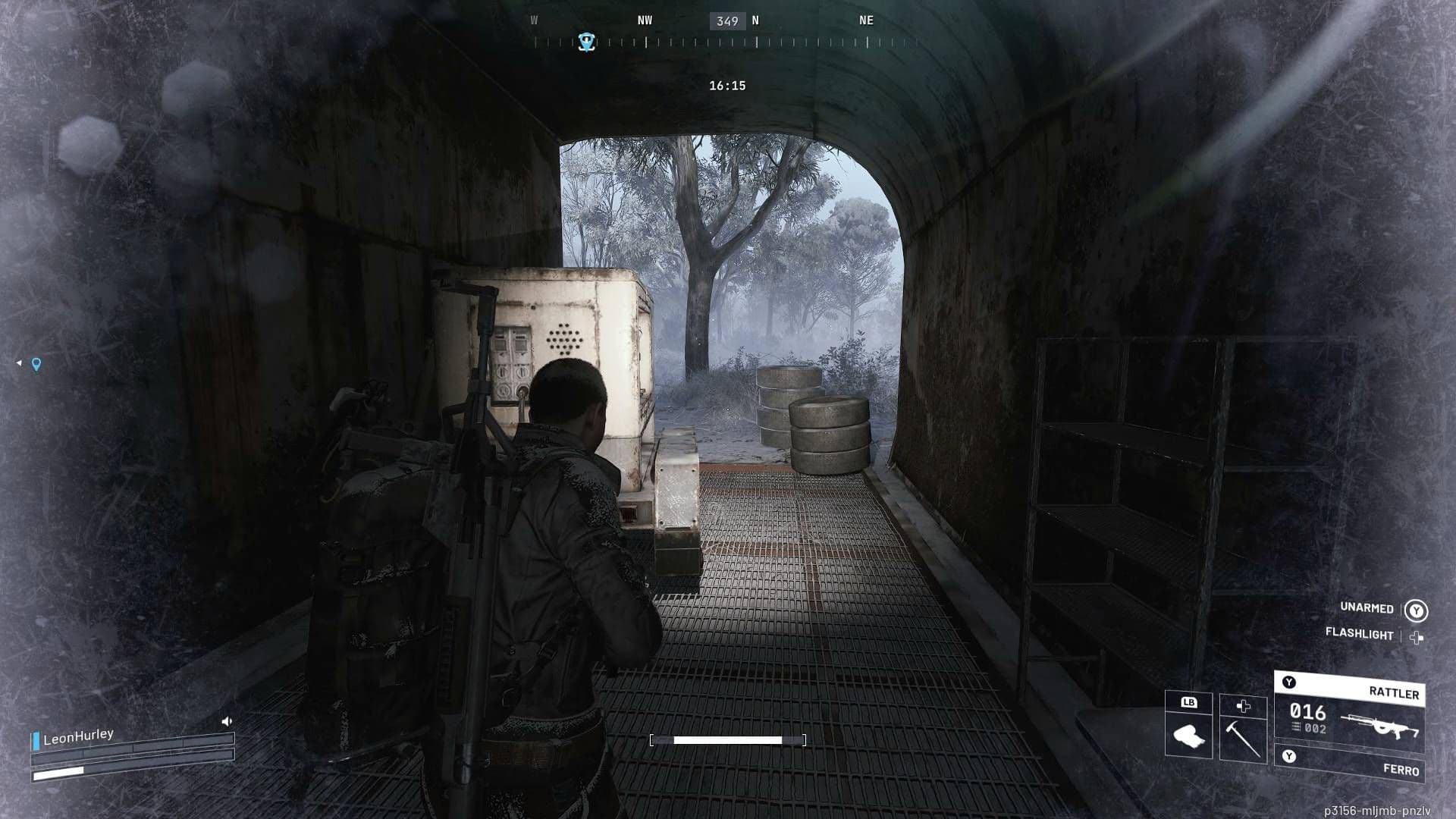Click the UNARMED text label

[1367, 608]
